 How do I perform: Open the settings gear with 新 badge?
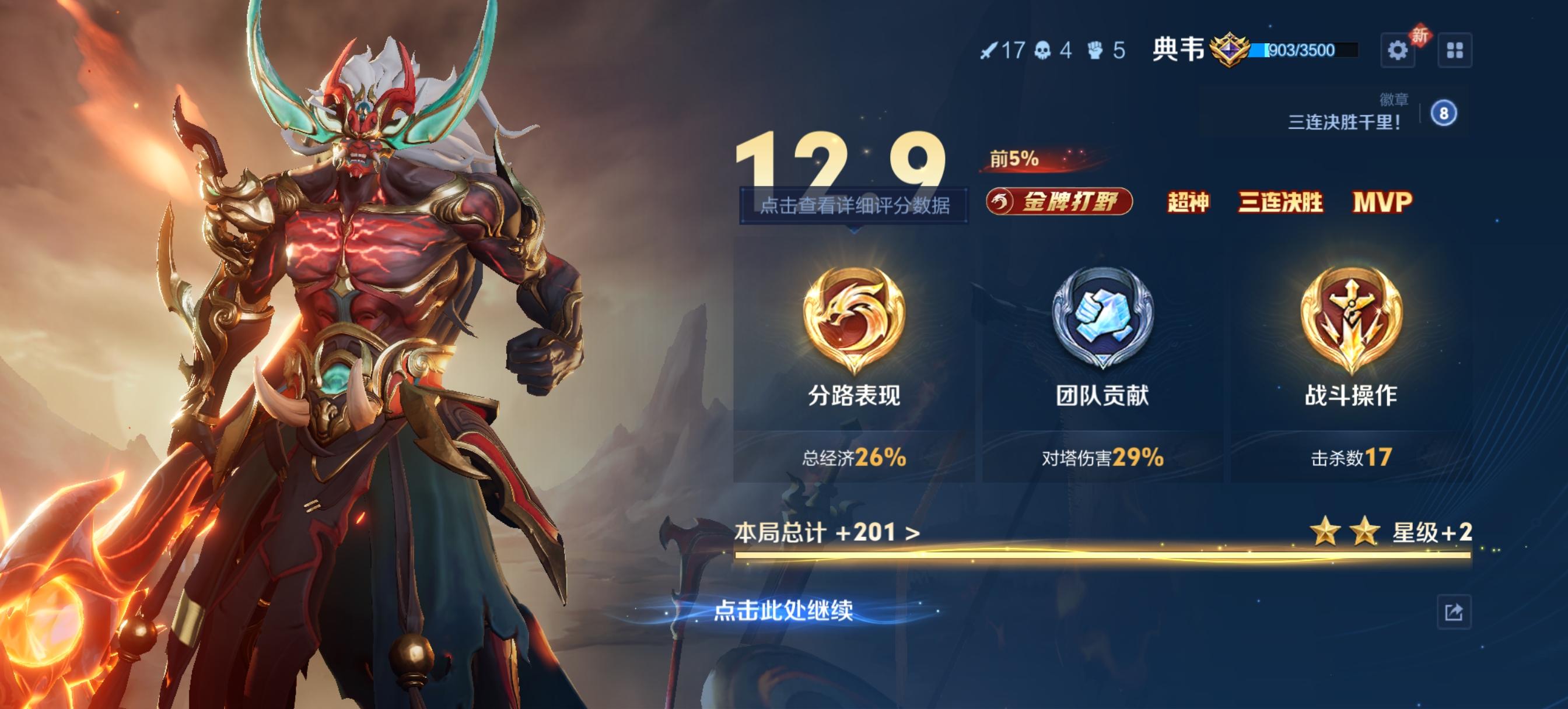tap(1398, 51)
